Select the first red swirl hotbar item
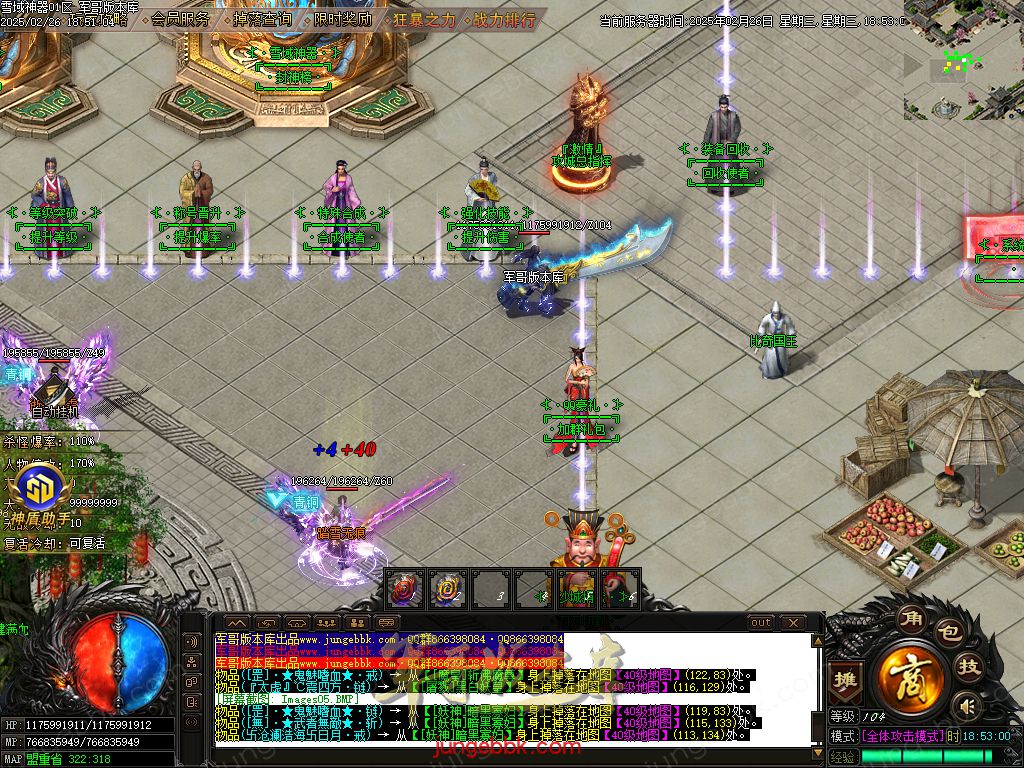1024x768 pixels. [402, 588]
